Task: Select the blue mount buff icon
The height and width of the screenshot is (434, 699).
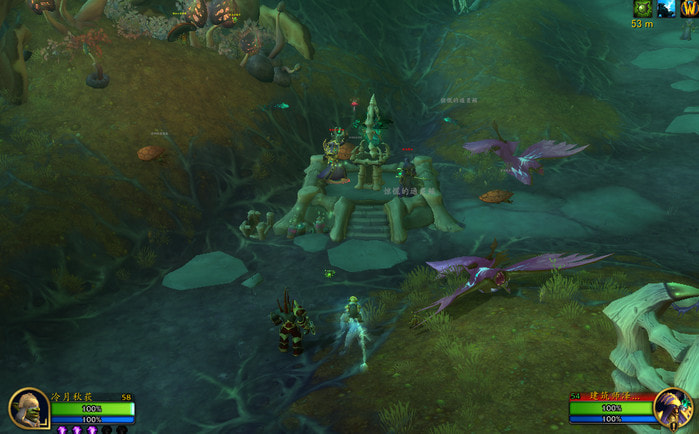Action: (x=666, y=8)
